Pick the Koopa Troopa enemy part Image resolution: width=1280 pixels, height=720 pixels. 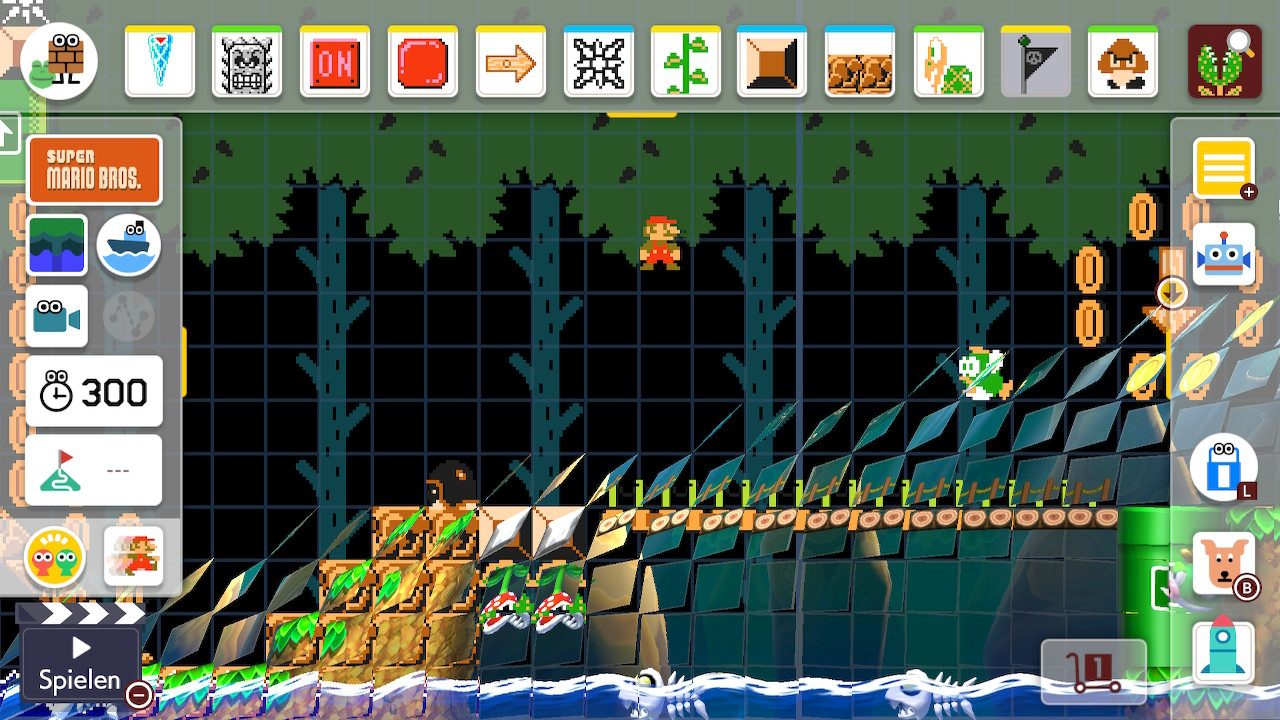click(948, 62)
